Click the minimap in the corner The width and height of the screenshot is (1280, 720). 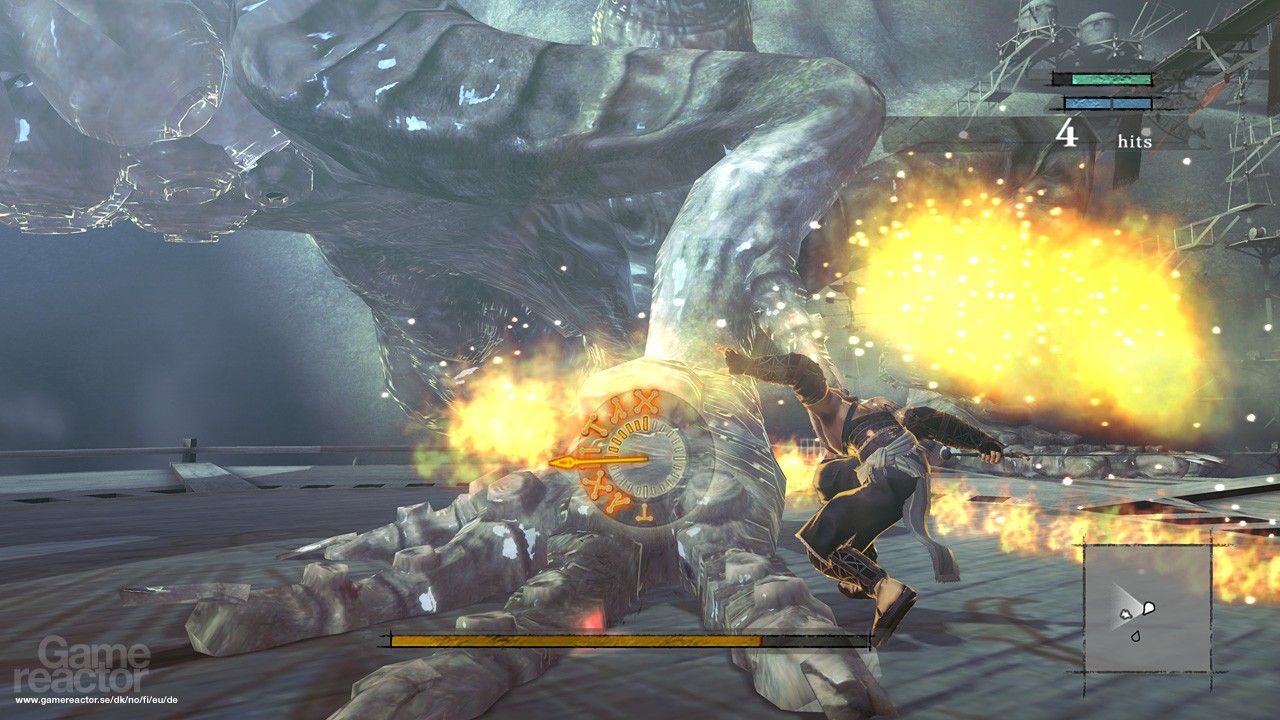1146,608
